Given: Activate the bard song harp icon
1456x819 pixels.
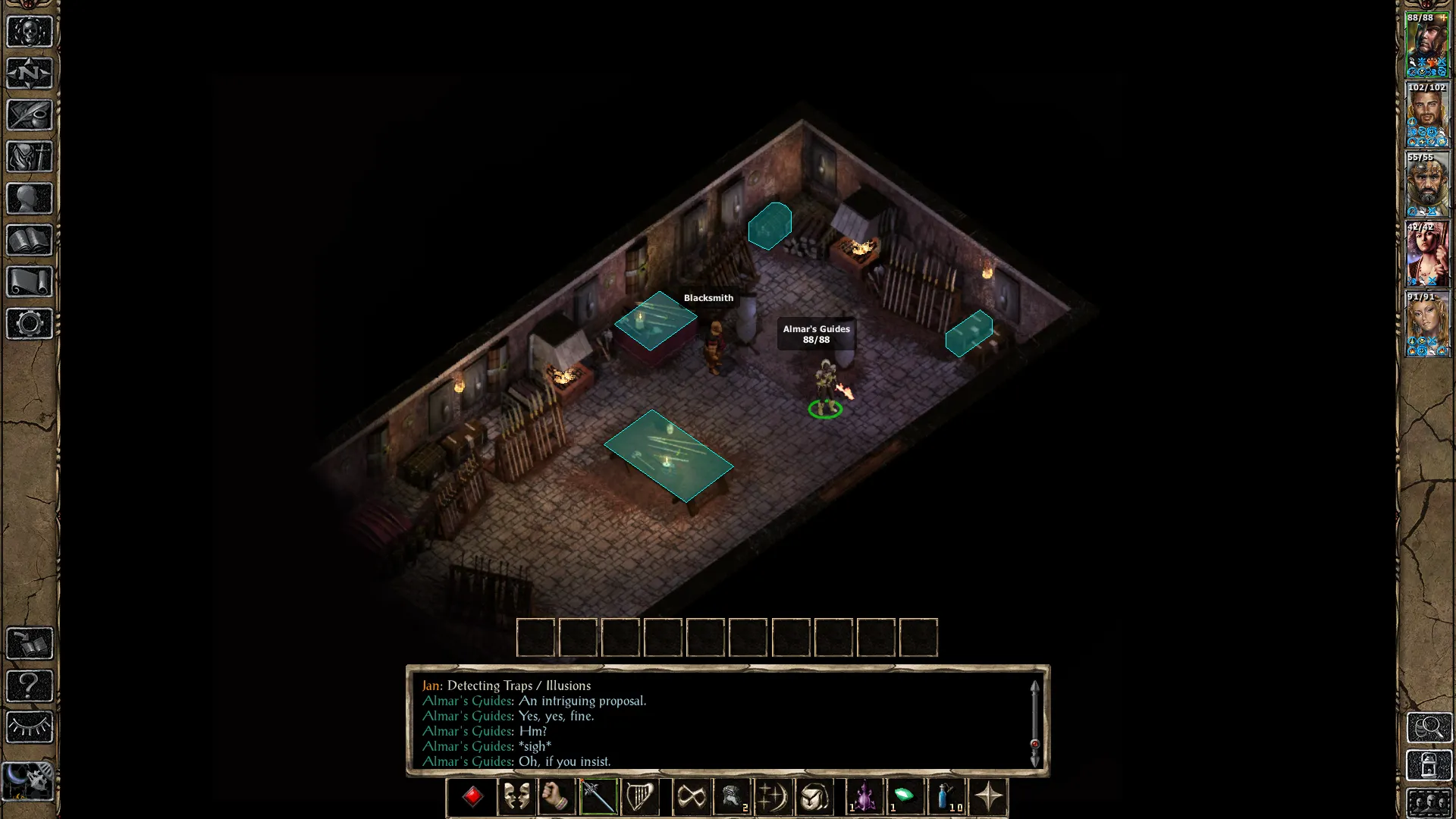Looking at the screenshot, I should tap(639, 797).
